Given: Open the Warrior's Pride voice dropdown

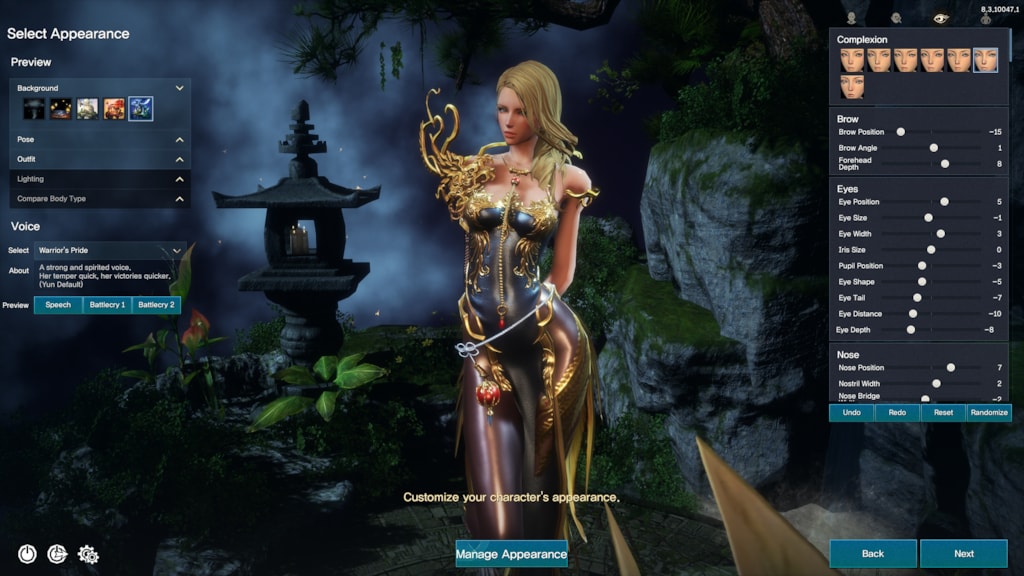Looking at the screenshot, I should (110, 250).
